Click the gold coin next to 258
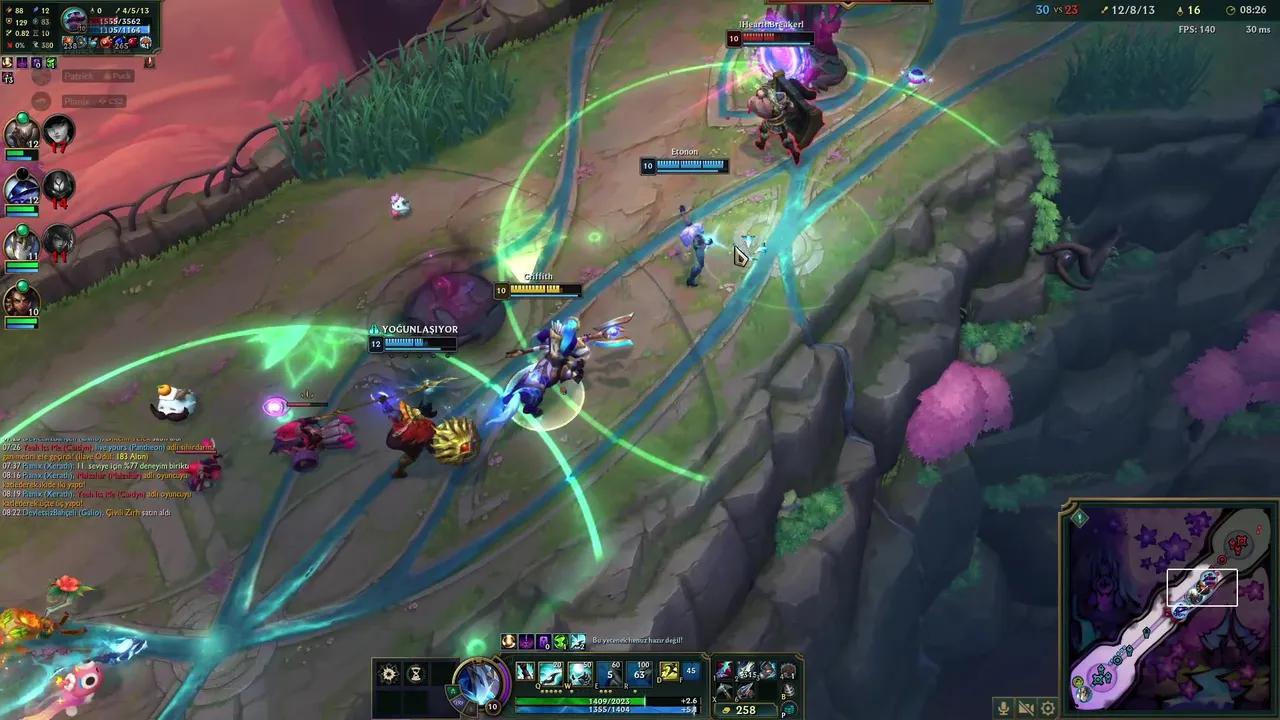The image size is (1280, 720). coord(727,709)
